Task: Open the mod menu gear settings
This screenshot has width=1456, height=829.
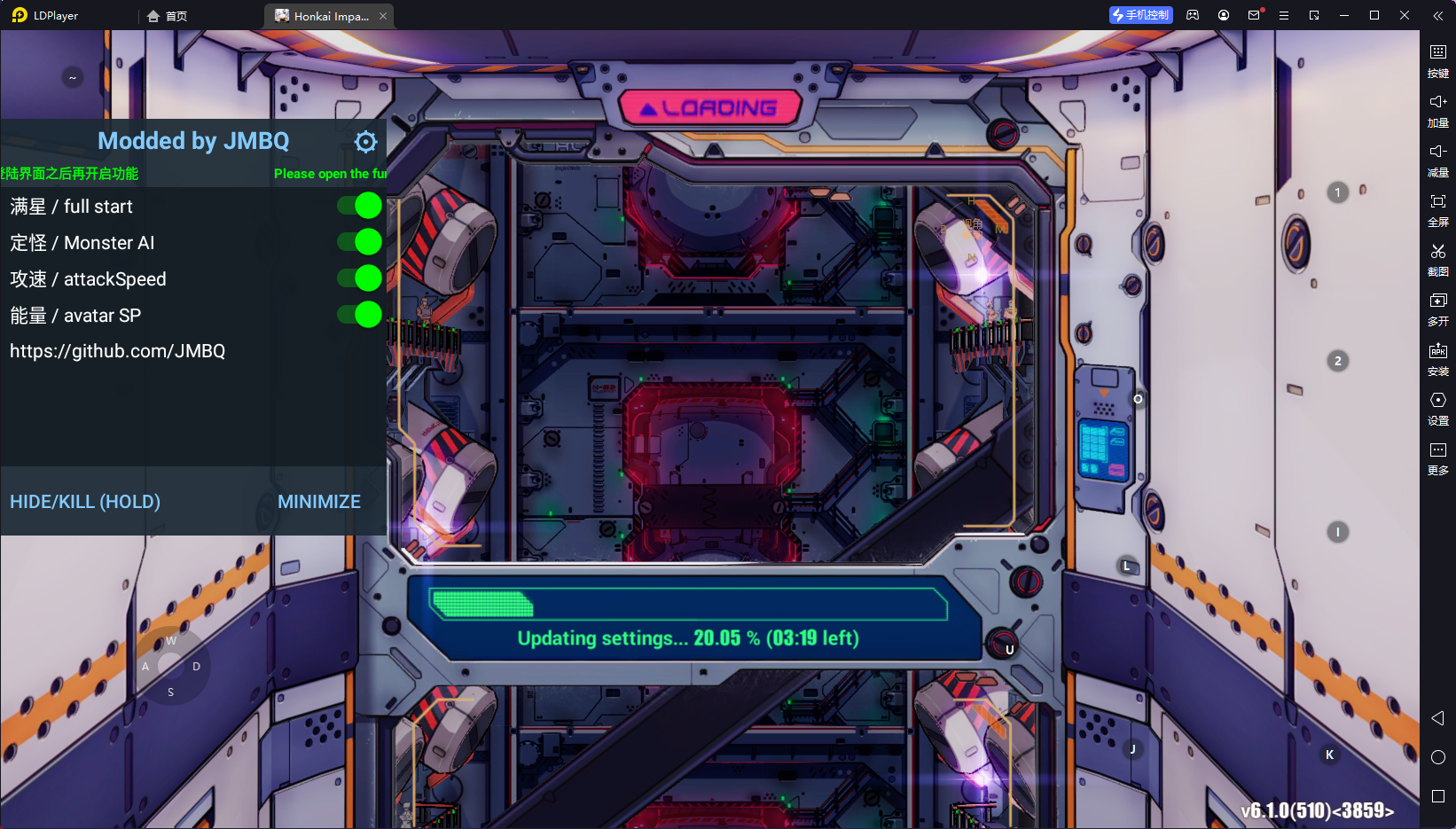Action: (365, 141)
